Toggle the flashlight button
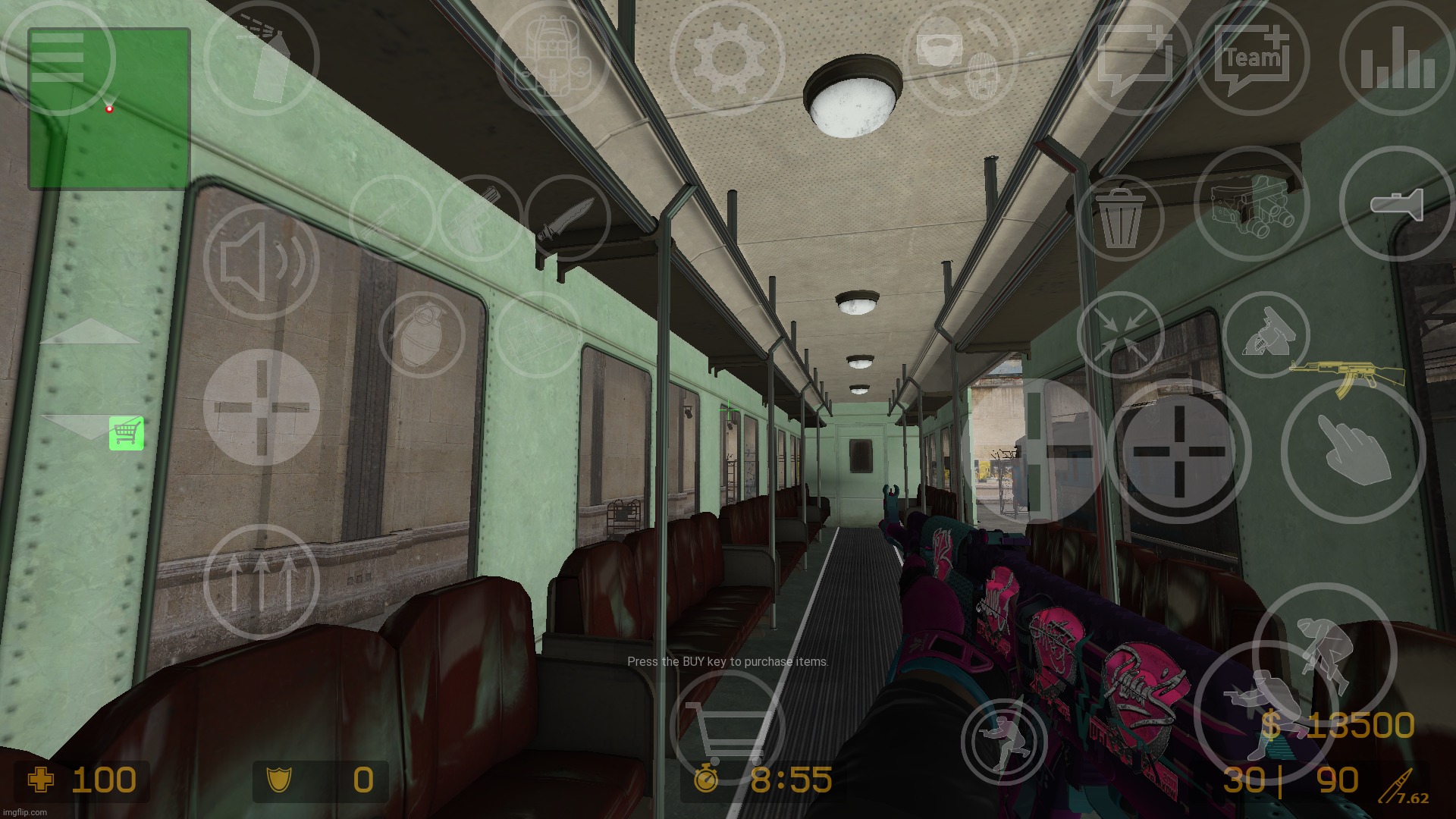 1397,203
